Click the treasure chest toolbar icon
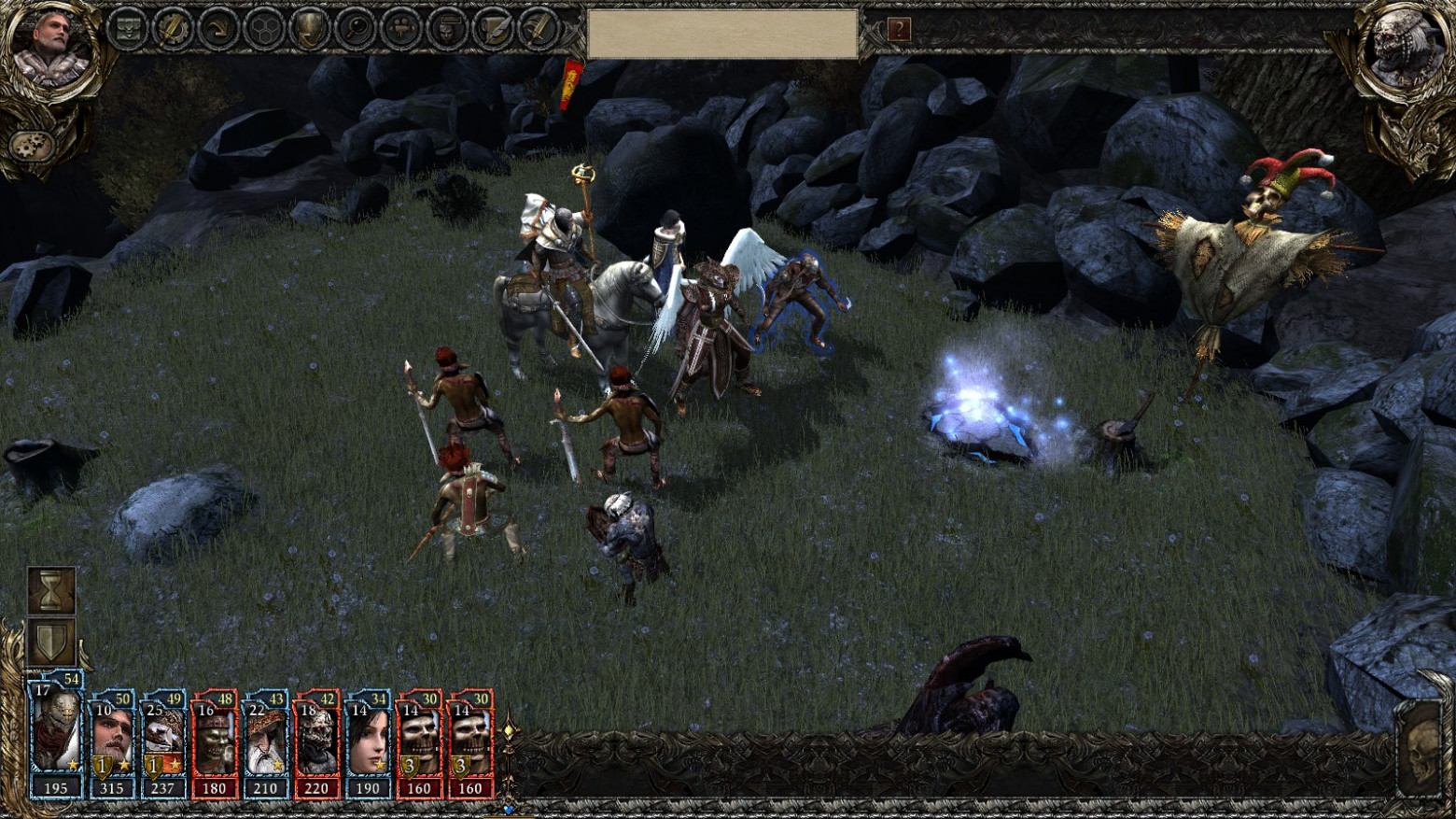The width and height of the screenshot is (1456, 819). pos(128,29)
